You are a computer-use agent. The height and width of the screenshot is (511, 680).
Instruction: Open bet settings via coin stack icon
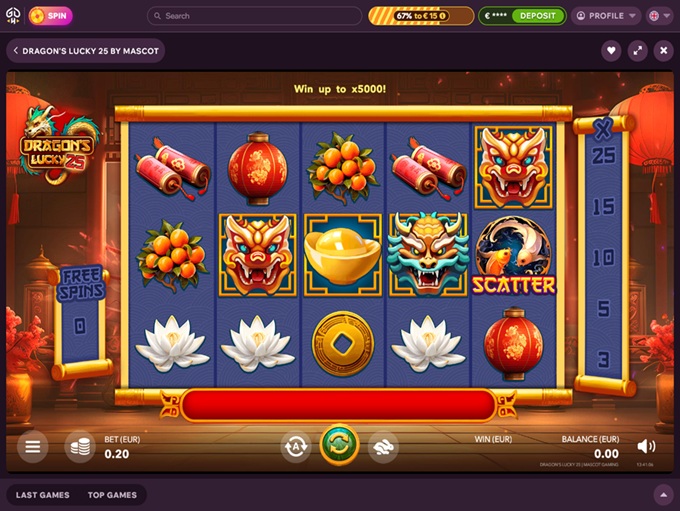click(x=80, y=446)
